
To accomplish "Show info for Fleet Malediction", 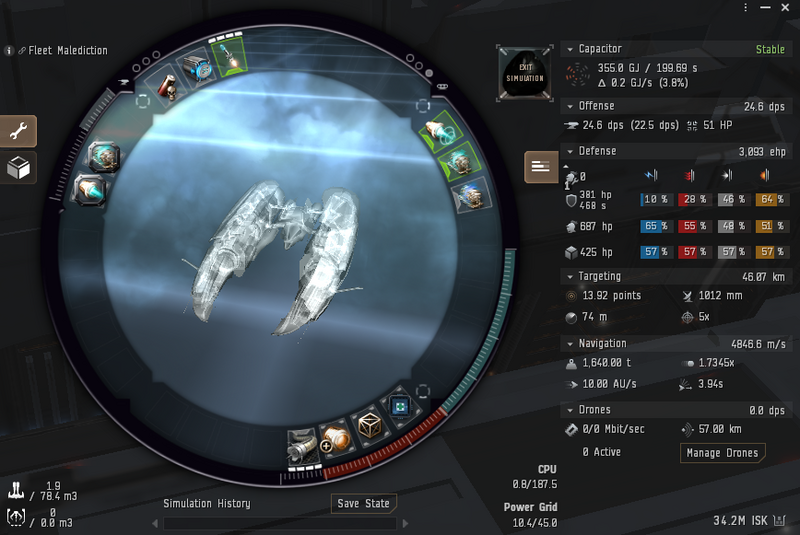I will 10,51.
